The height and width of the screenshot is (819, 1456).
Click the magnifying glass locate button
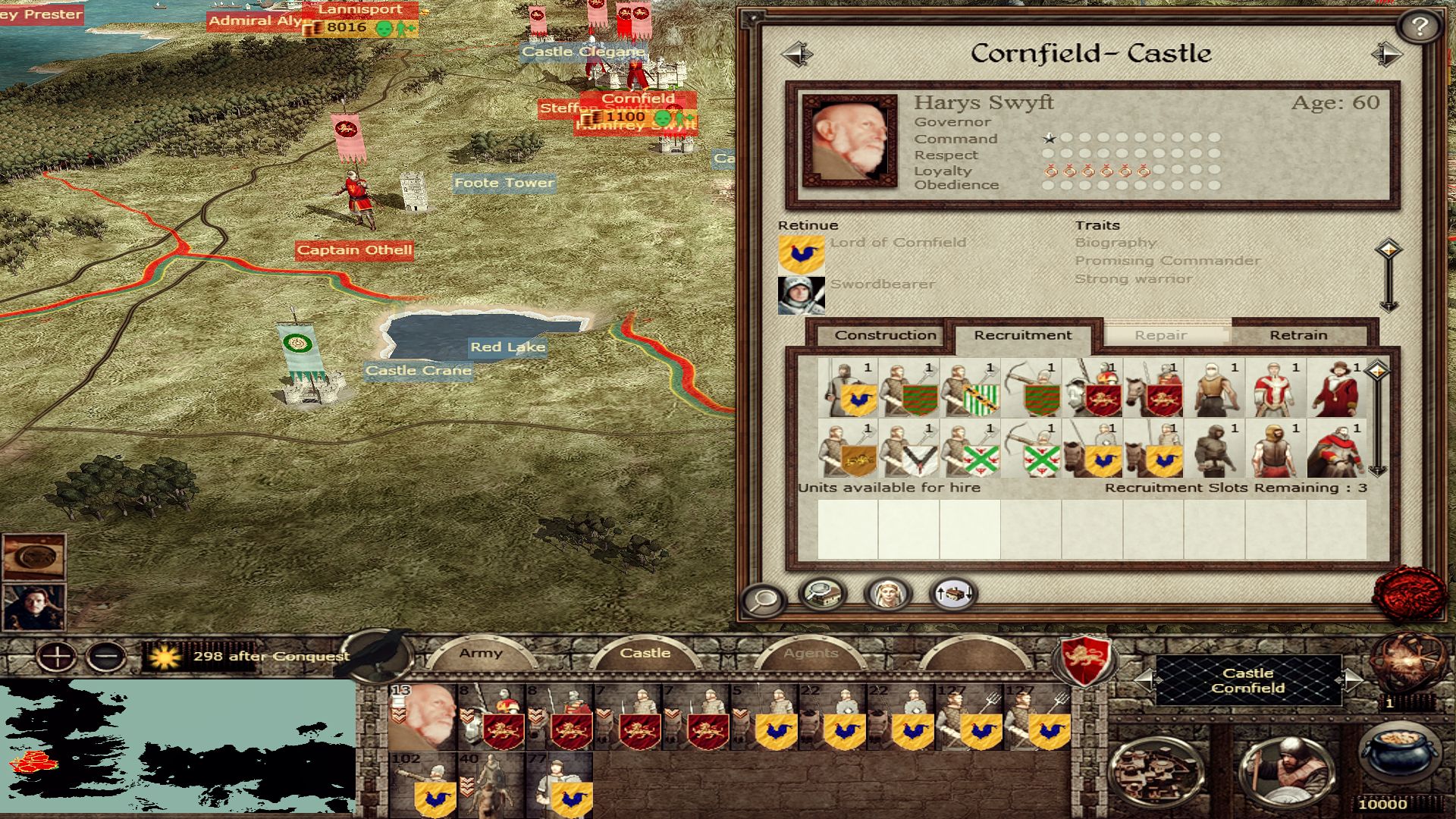[763, 600]
